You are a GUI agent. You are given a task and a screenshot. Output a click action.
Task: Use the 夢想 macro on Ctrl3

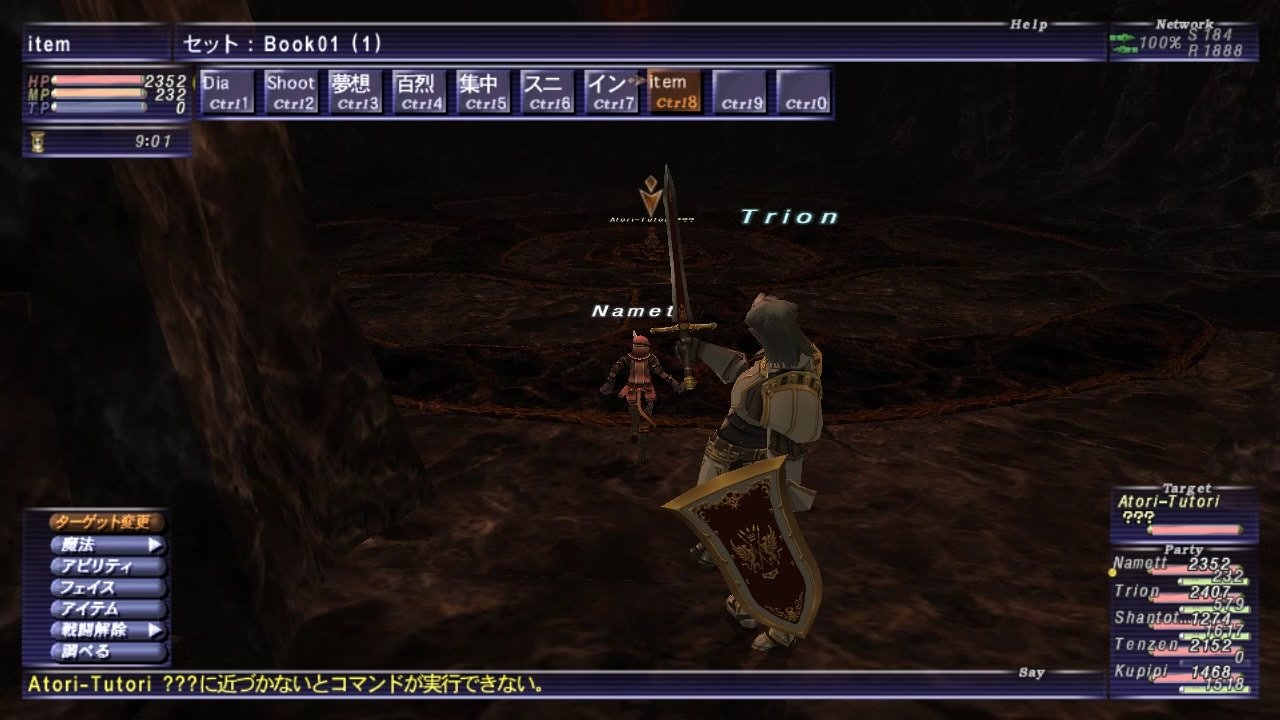355,90
